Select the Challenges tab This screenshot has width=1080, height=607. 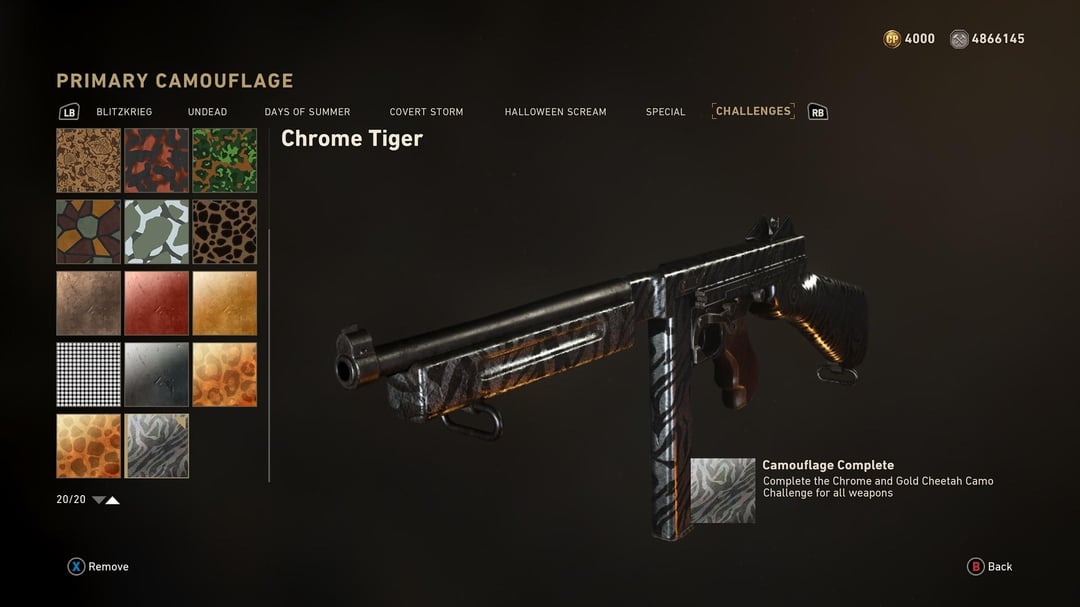[x=753, y=111]
